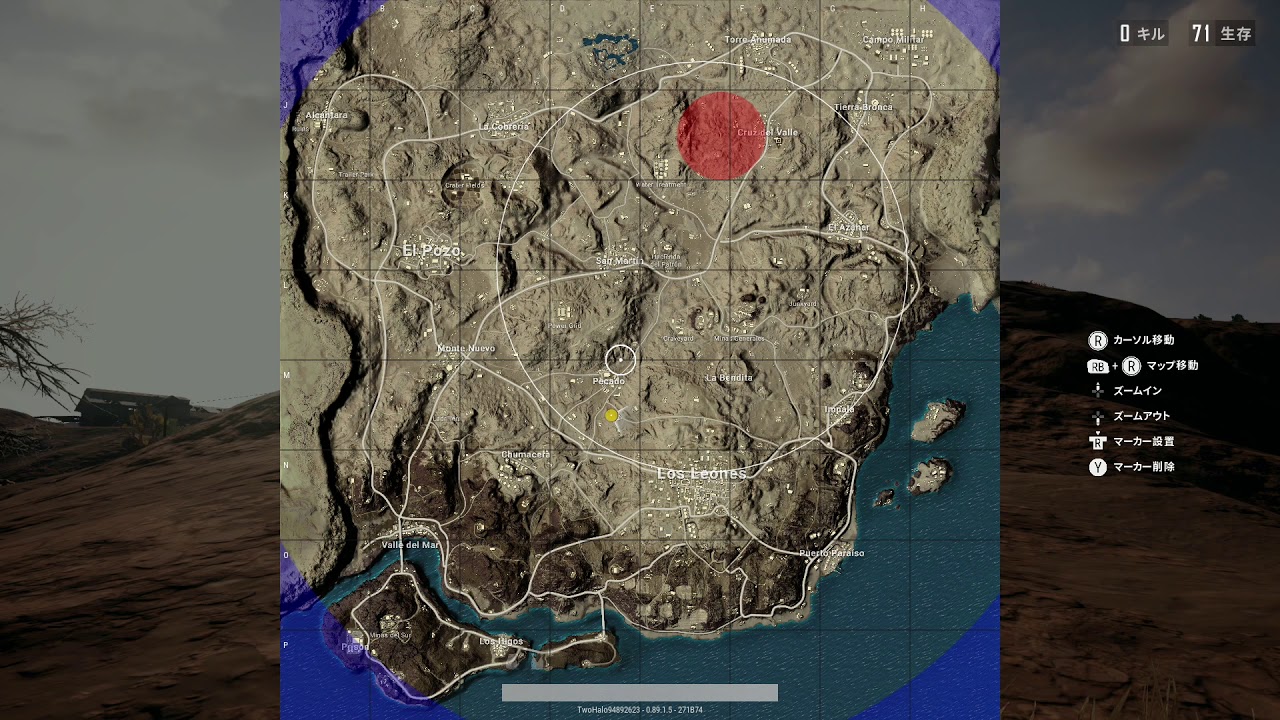
Task: Toggle the yellow player marker near Pecado
Action: pos(611,414)
